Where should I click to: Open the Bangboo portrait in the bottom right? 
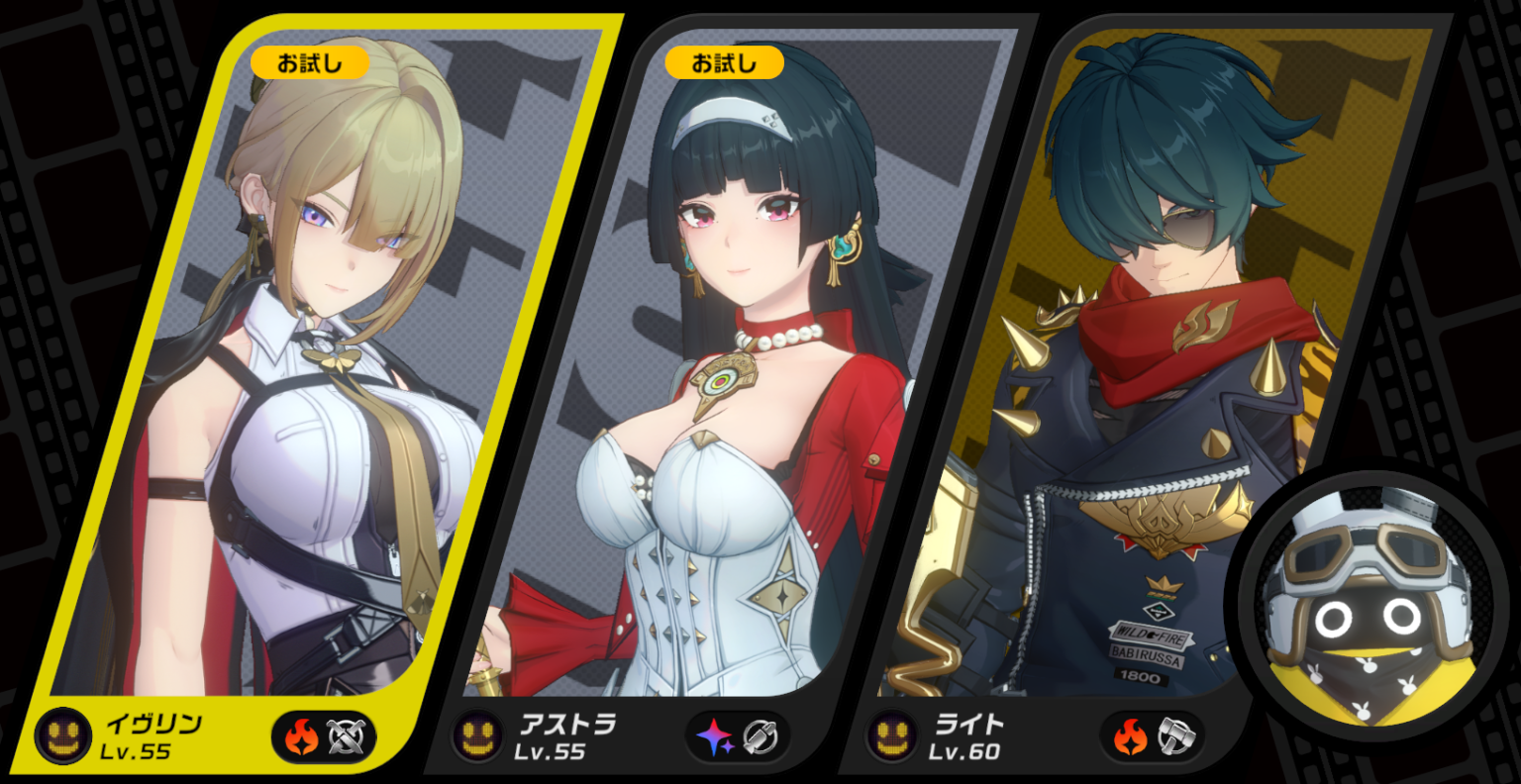coord(1367,604)
